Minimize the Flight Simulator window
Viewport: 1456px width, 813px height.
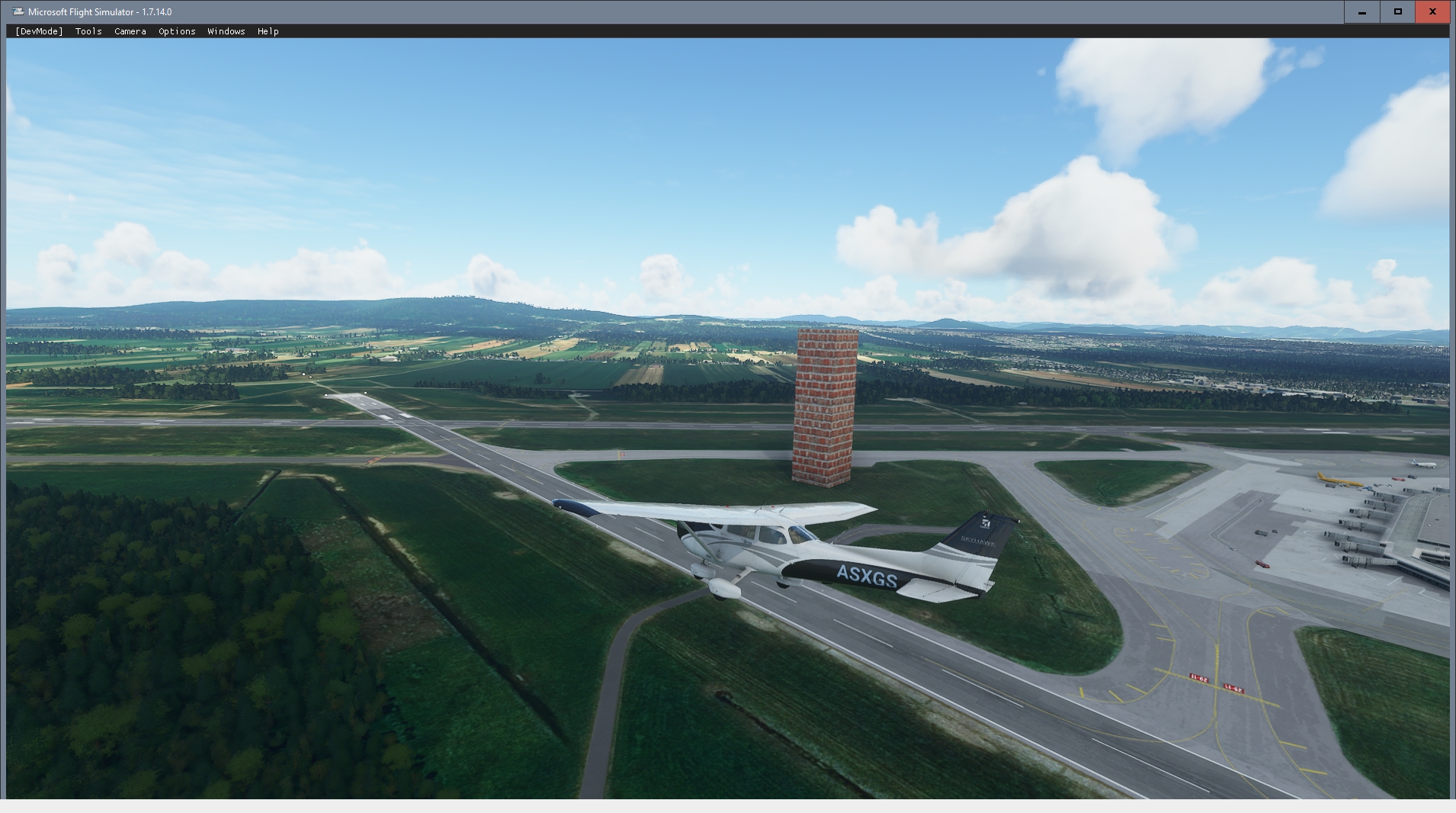pos(1362,12)
